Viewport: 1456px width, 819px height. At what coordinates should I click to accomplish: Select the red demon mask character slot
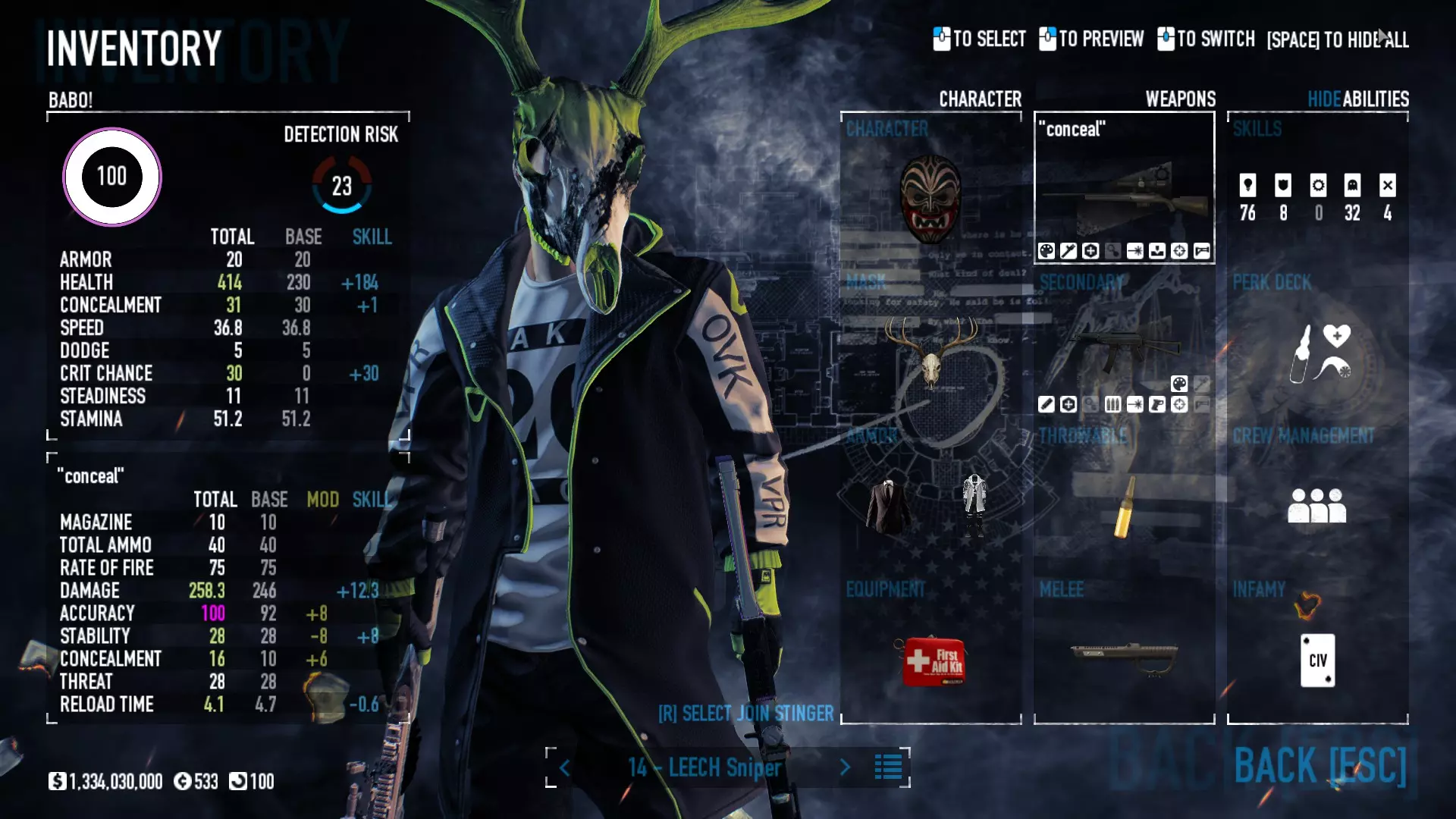tap(930, 199)
